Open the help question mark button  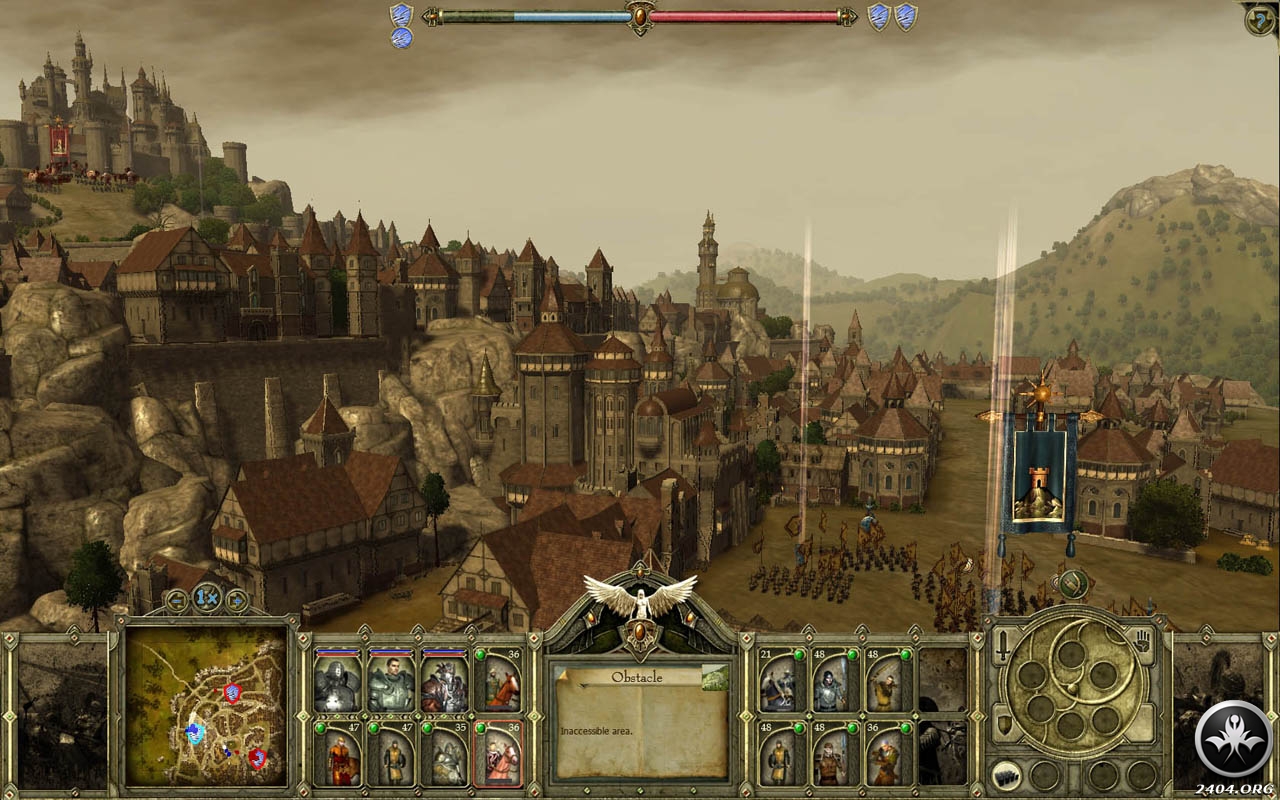tap(1260, 20)
